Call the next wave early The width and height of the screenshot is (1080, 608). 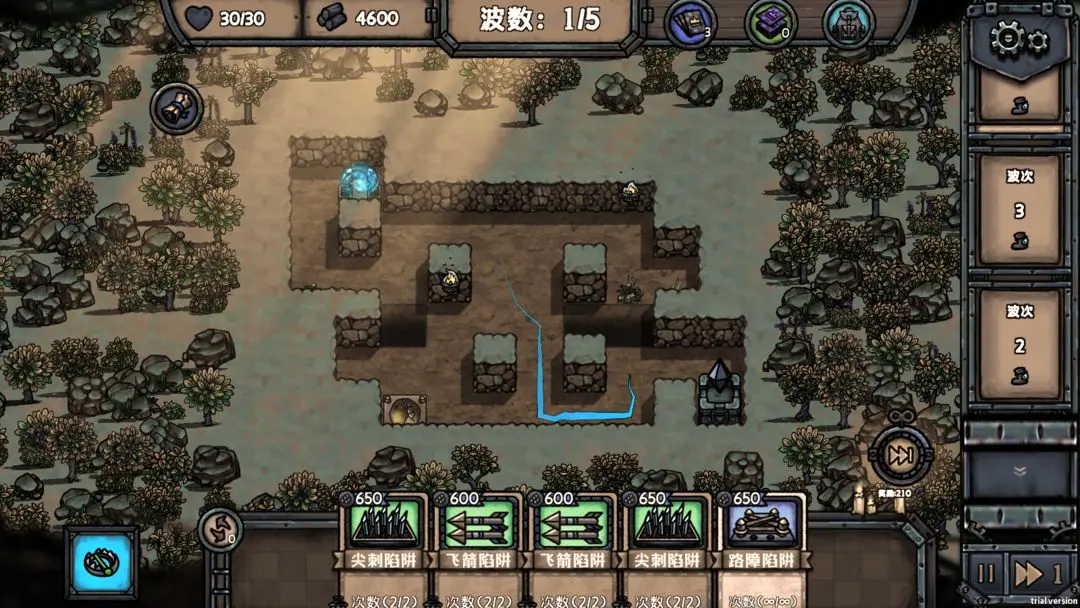[x=900, y=456]
